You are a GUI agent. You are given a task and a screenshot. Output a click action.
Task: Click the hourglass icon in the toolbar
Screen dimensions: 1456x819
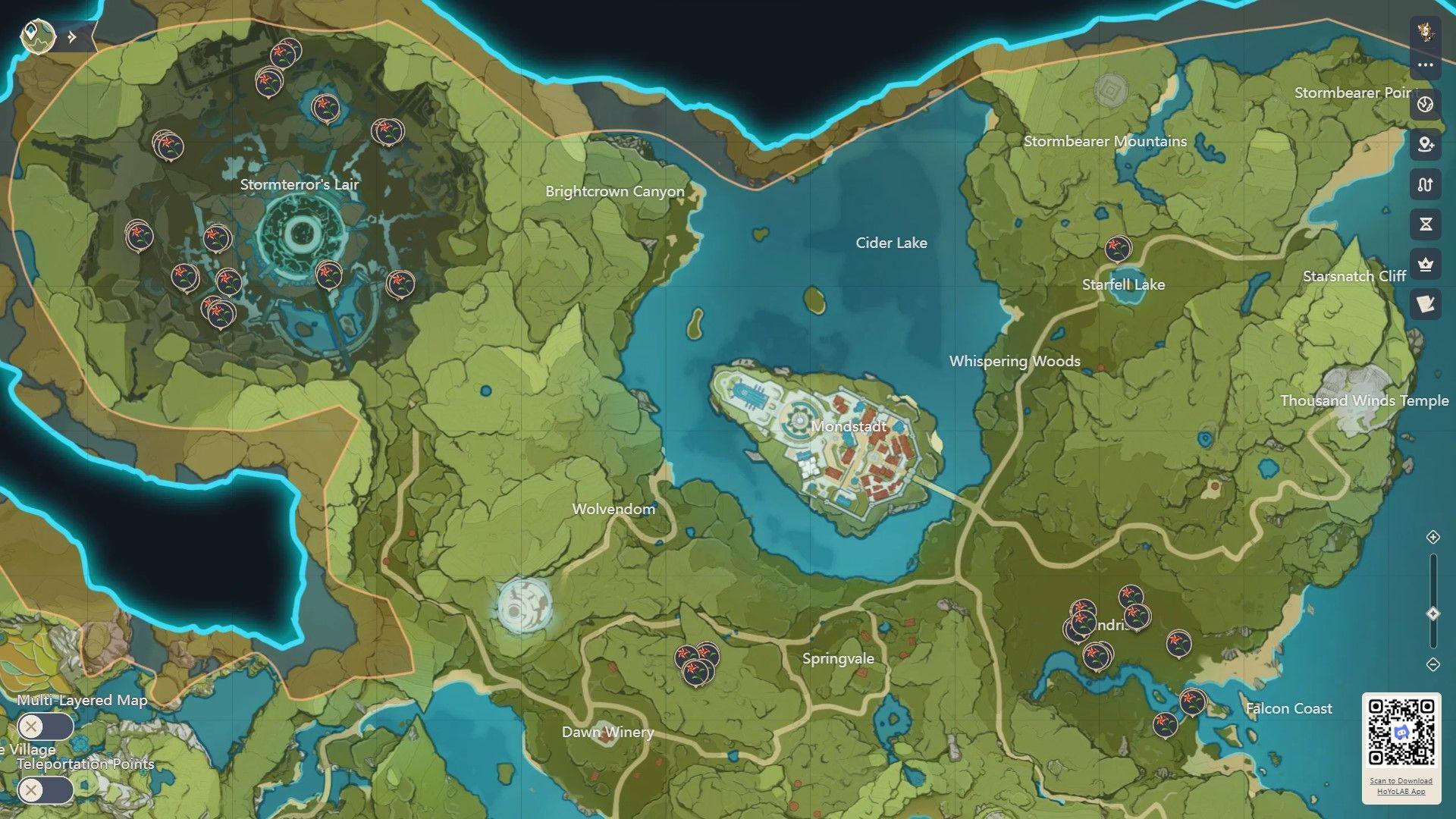coord(1426,224)
